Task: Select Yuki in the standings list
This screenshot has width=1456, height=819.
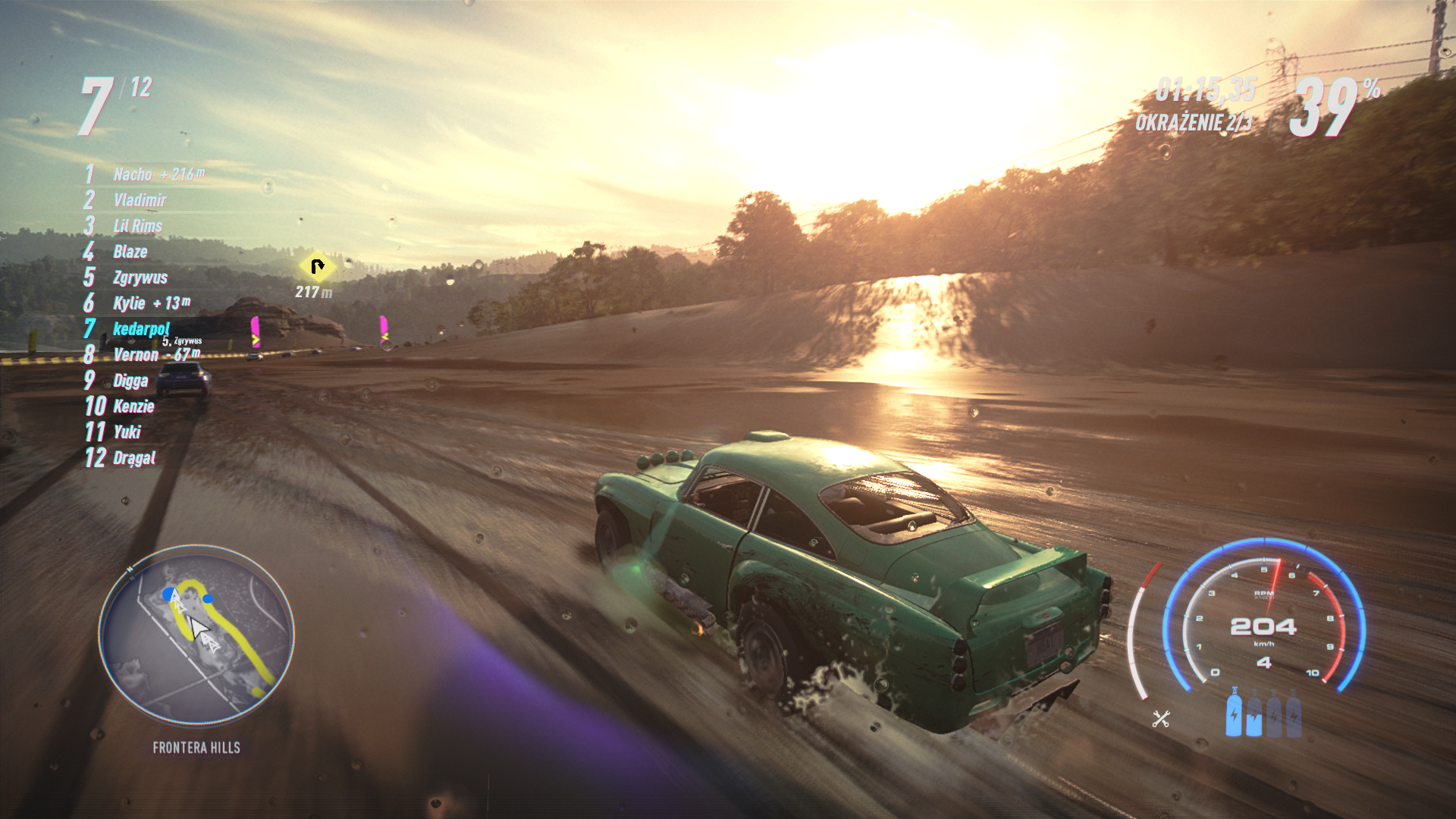Action: pyautogui.click(x=127, y=432)
